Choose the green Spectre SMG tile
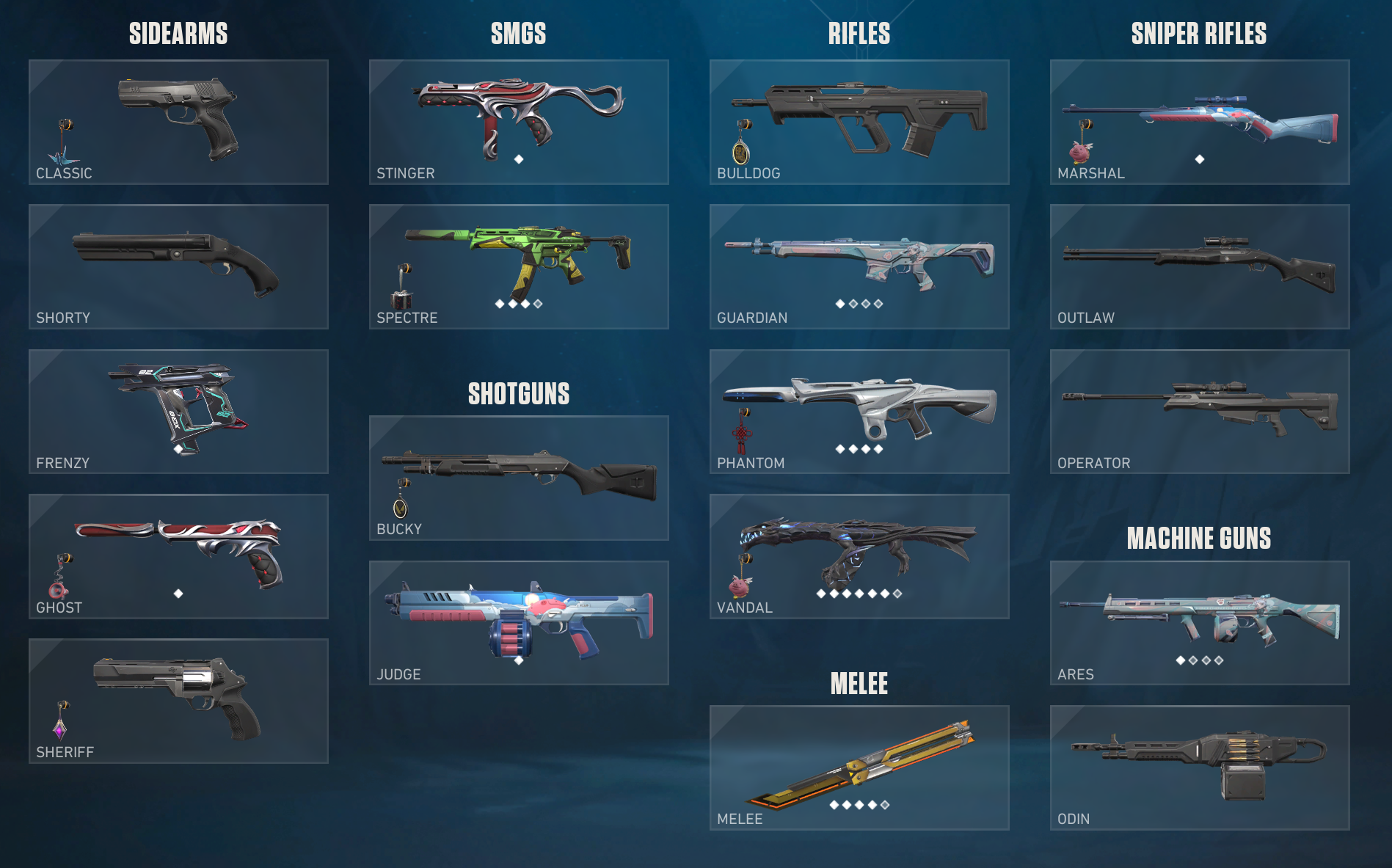Viewport: 1392px width, 868px height. pyautogui.click(x=519, y=266)
